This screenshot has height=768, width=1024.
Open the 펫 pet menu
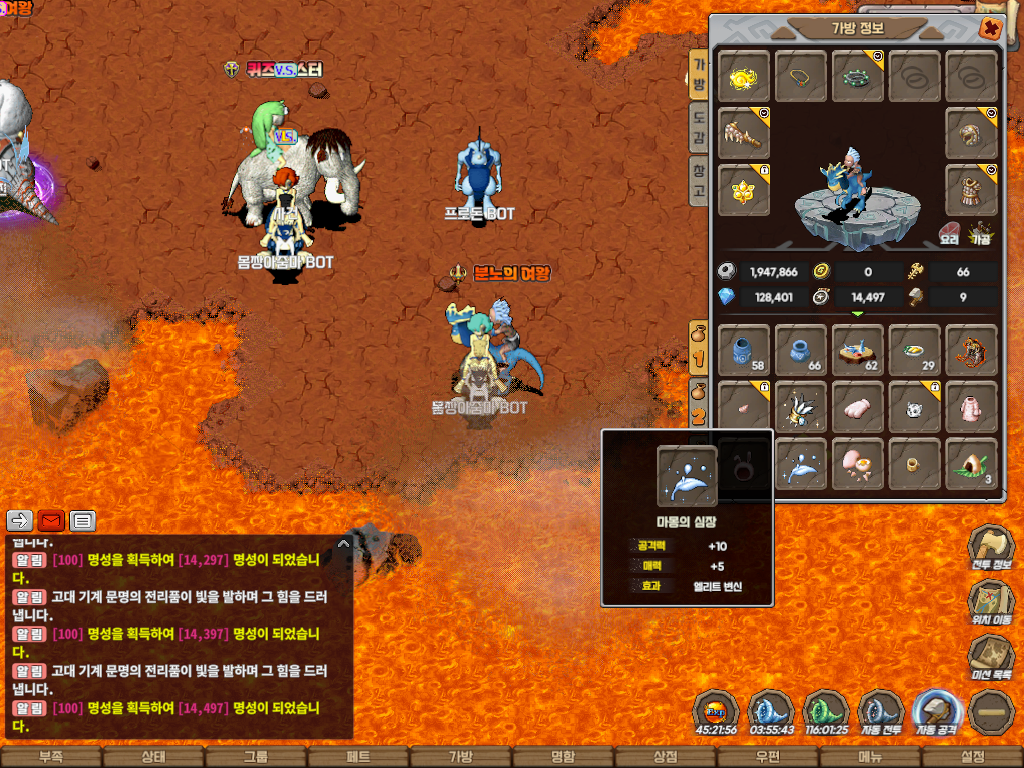[358, 757]
